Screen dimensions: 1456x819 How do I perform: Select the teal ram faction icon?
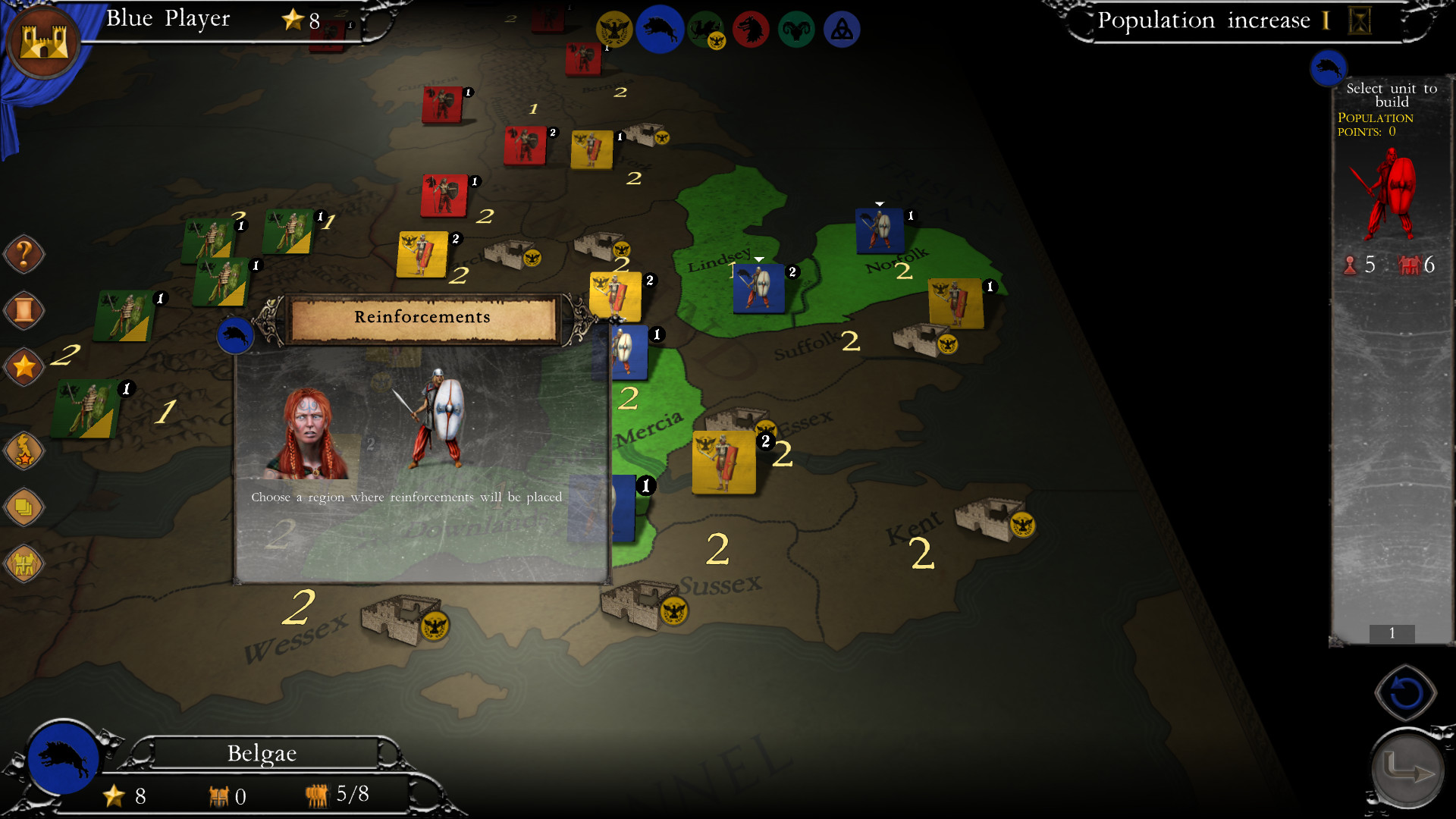(796, 29)
